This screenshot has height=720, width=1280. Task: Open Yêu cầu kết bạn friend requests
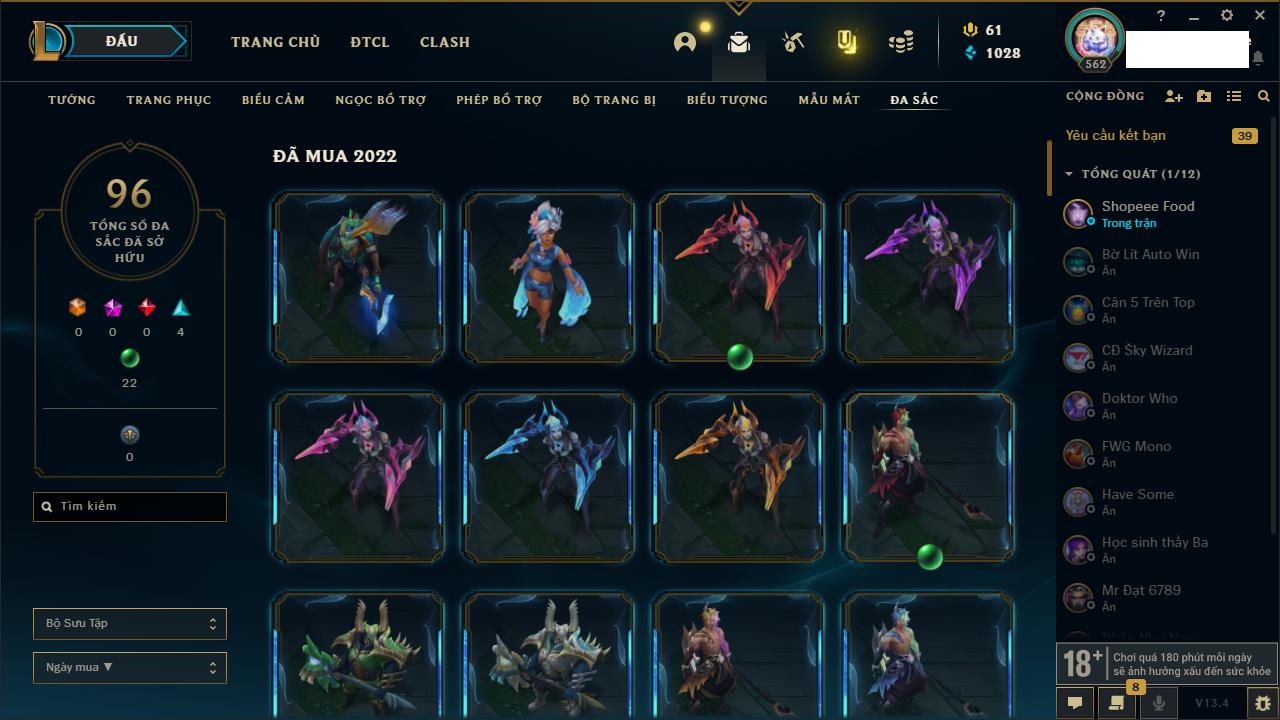[x=1116, y=136]
